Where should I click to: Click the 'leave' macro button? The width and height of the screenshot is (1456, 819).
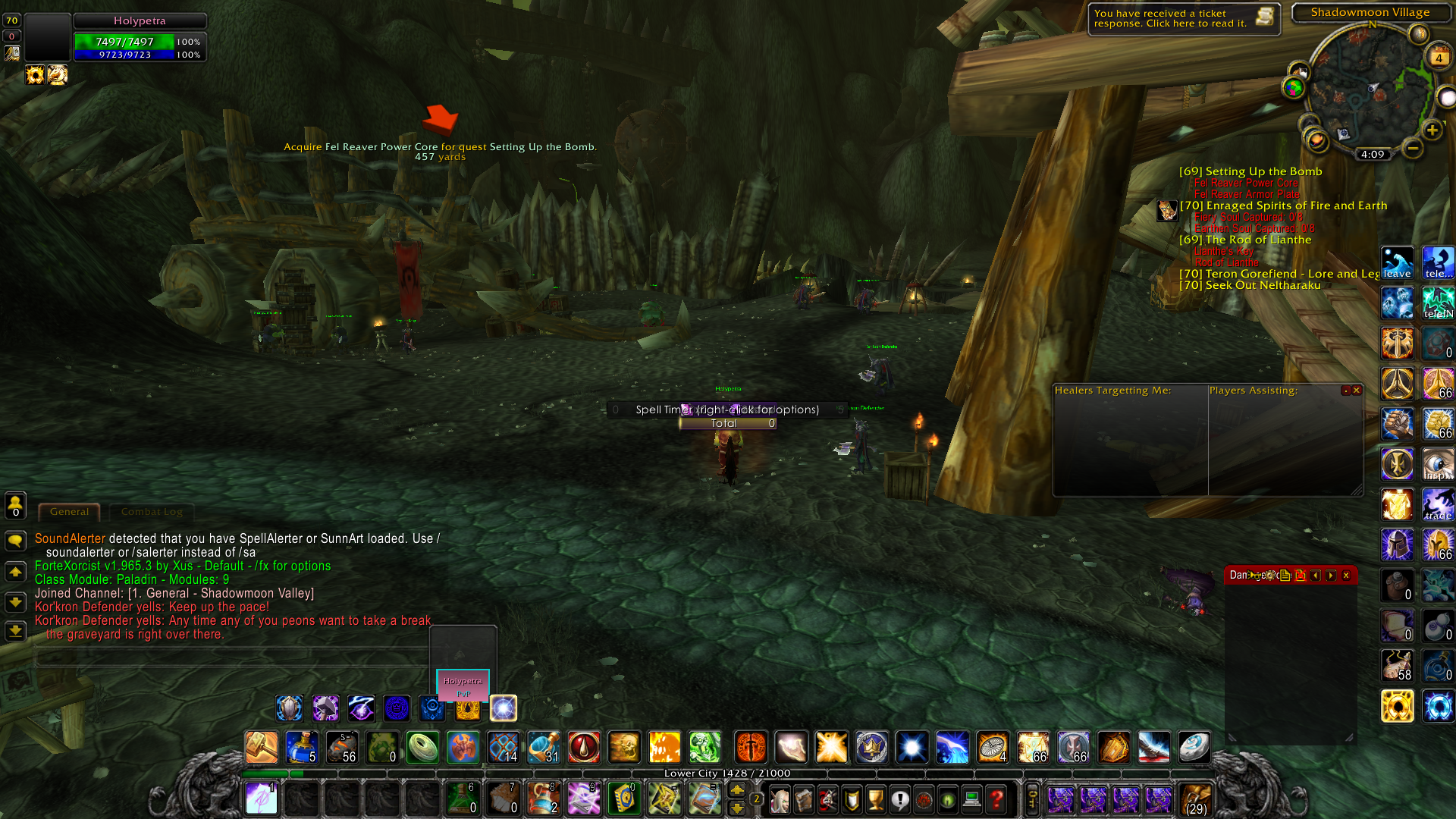coord(1397,262)
